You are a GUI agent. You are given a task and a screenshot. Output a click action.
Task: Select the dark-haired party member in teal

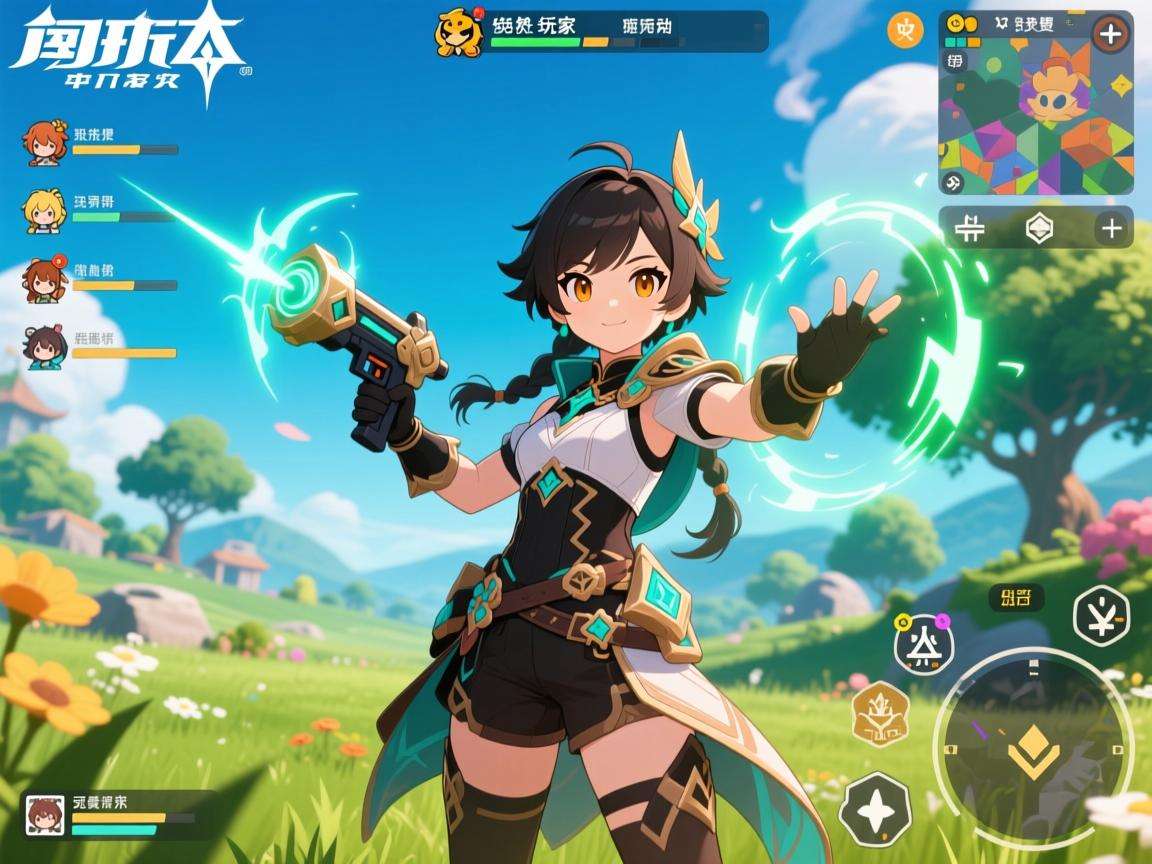45,346
